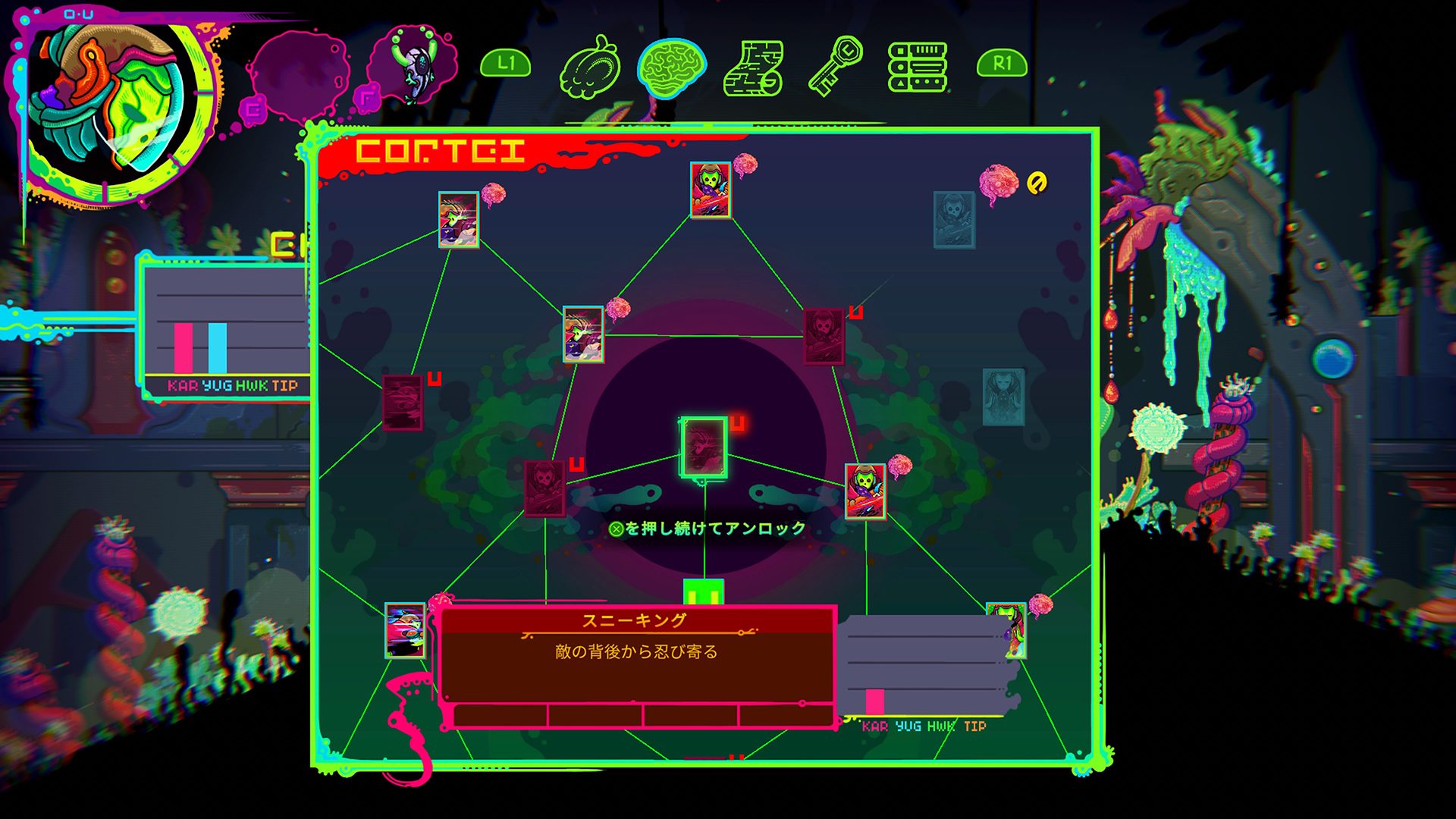Screen dimensions: 1456x819
Task: Switch to the brain Cortex tab
Action: 671,68
